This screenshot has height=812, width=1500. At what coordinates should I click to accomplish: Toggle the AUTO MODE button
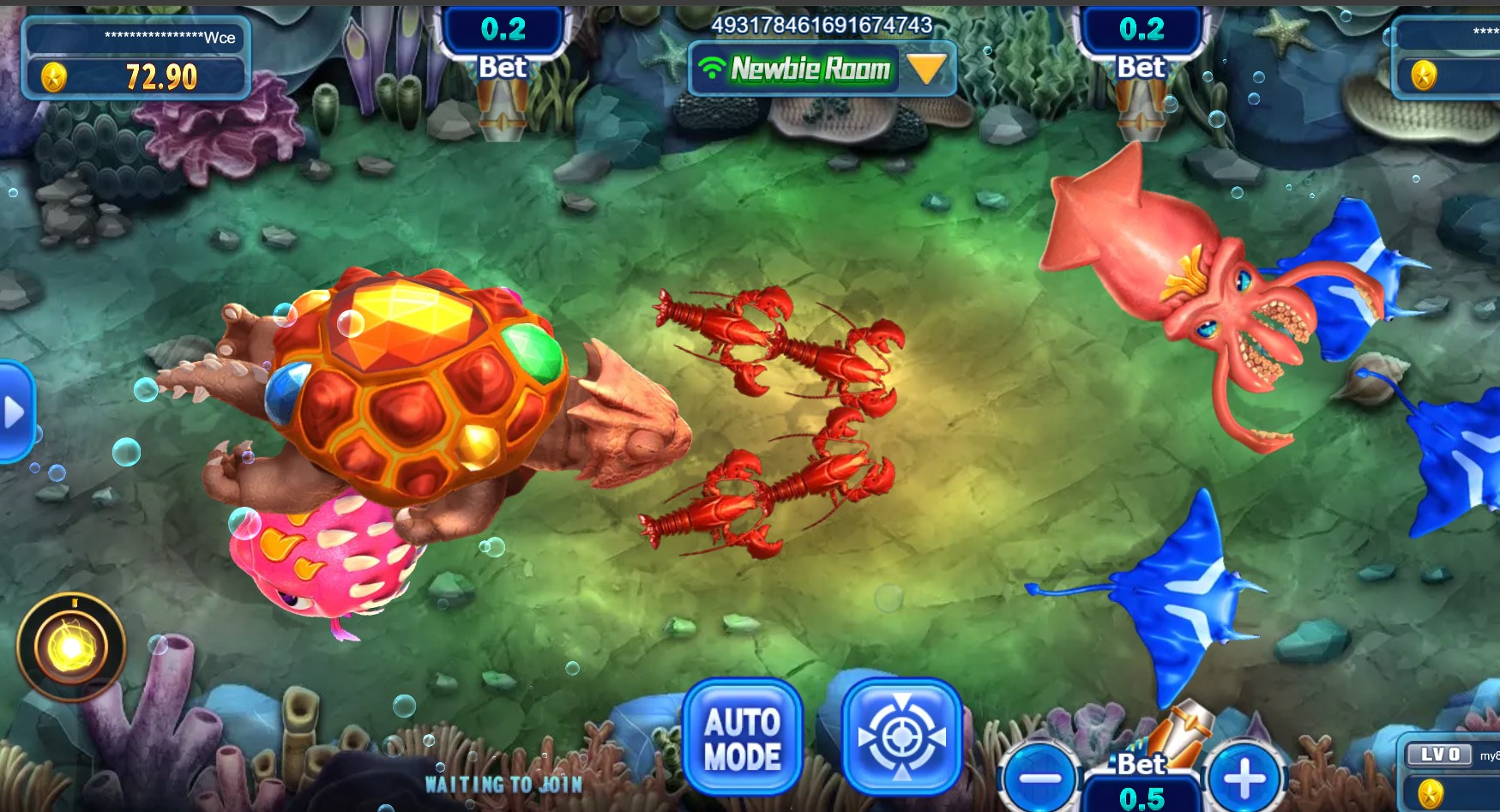[743, 737]
